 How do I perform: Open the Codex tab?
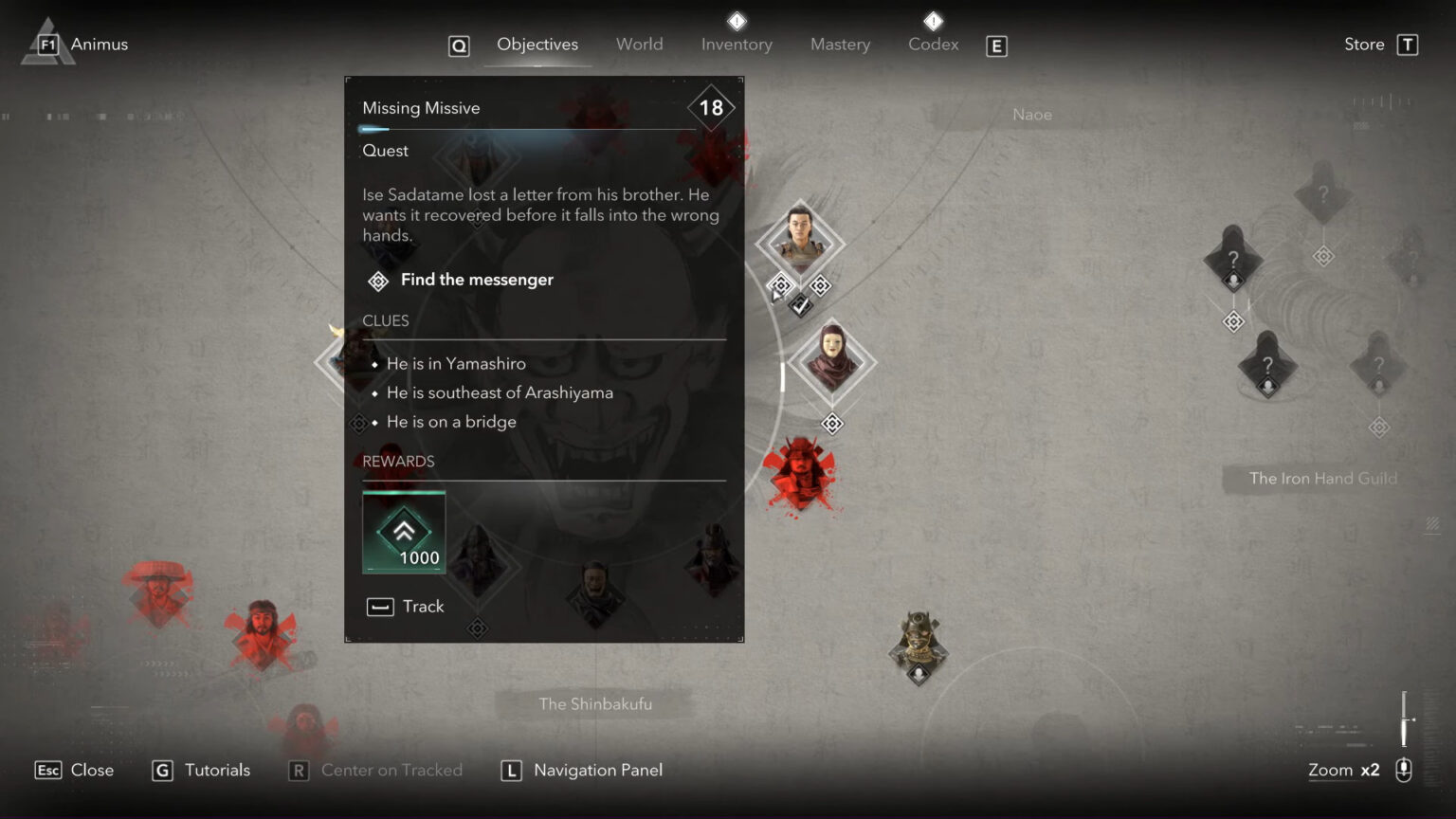tap(933, 44)
